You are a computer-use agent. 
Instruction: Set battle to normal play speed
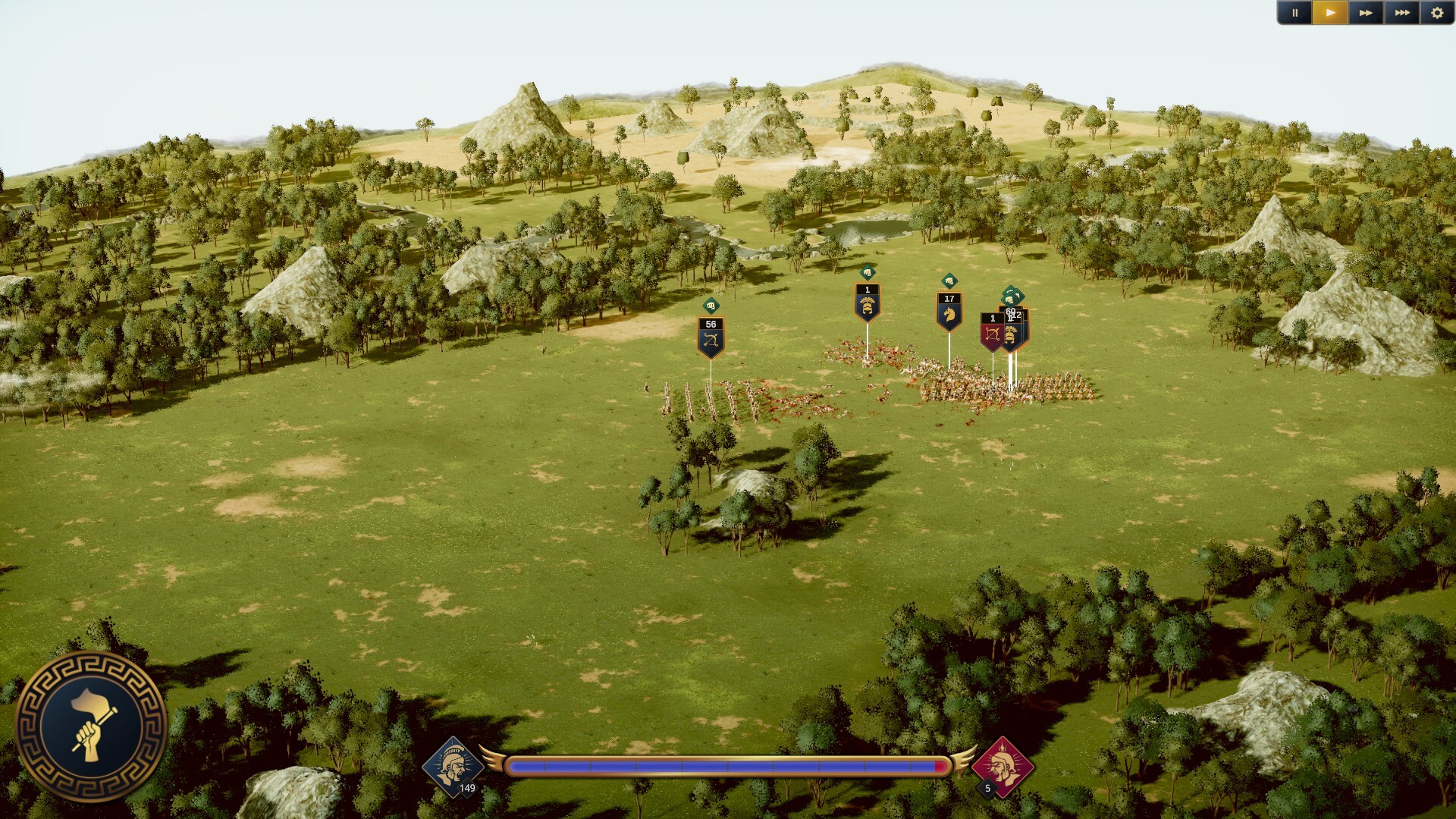(x=1330, y=13)
